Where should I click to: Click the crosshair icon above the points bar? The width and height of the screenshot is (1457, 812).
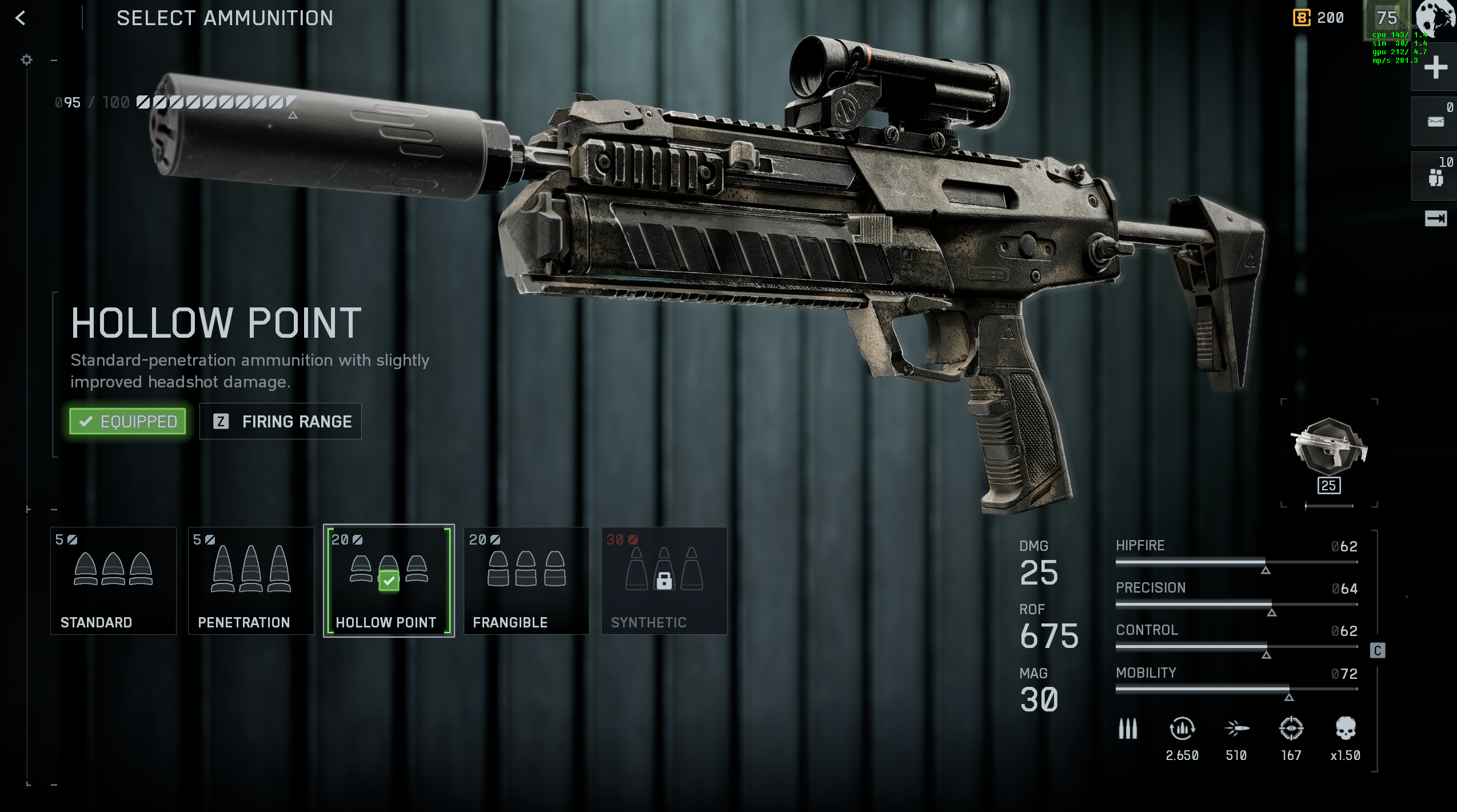coord(26,59)
